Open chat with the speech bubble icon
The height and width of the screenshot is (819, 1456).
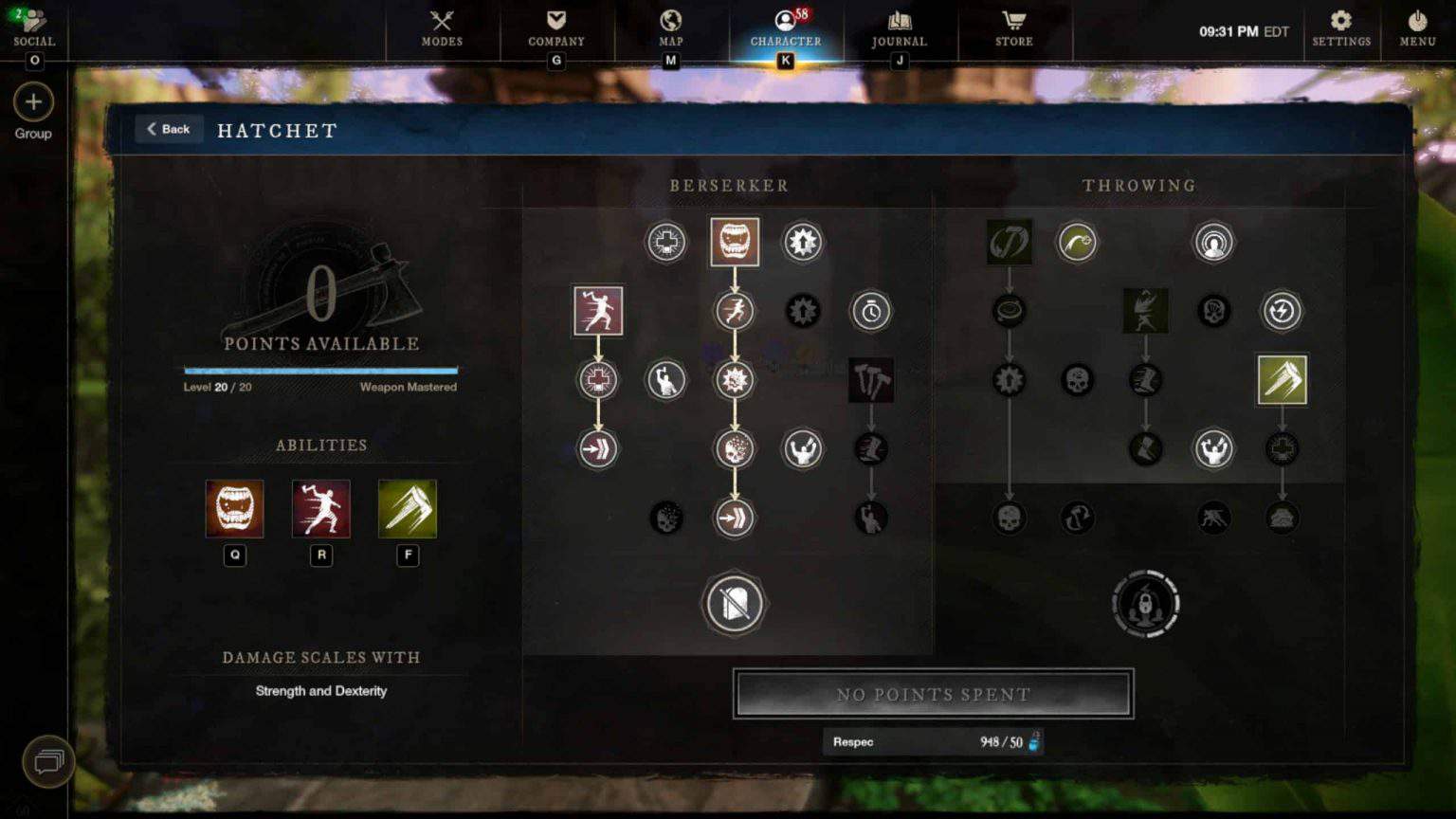pyautogui.click(x=47, y=761)
